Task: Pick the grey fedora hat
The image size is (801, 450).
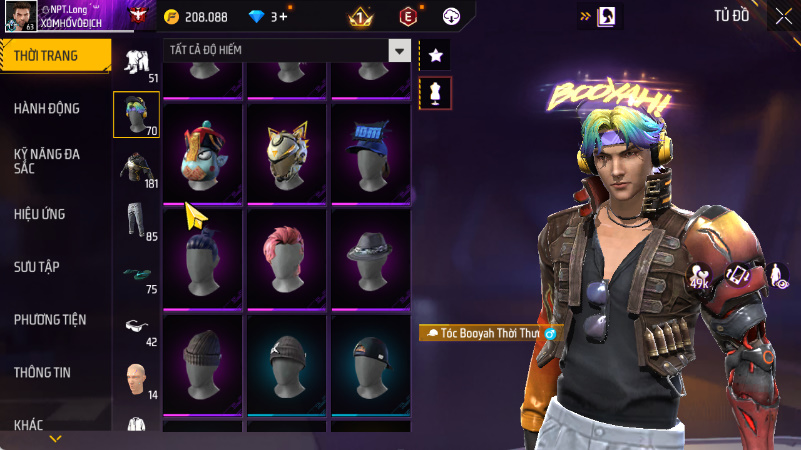Action: 372,256
